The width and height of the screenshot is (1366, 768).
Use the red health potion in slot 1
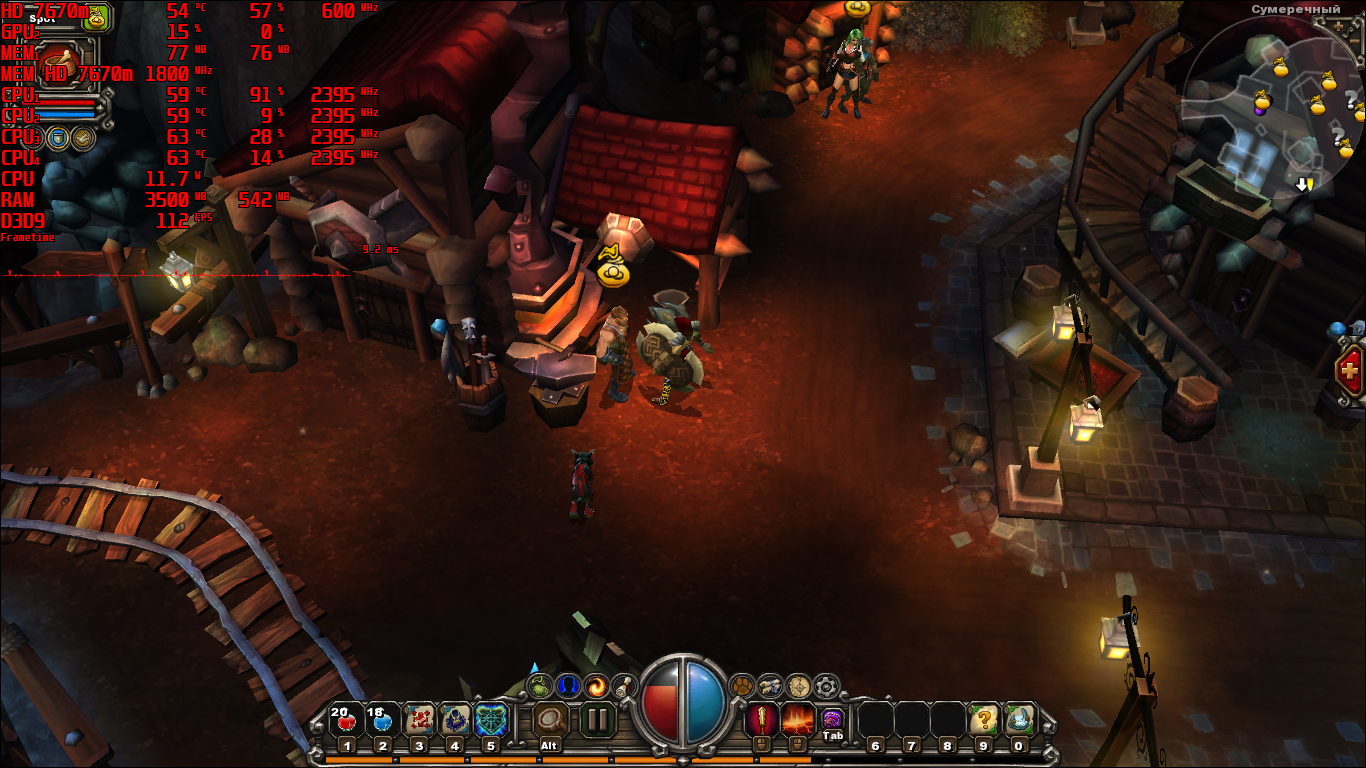click(346, 720)
